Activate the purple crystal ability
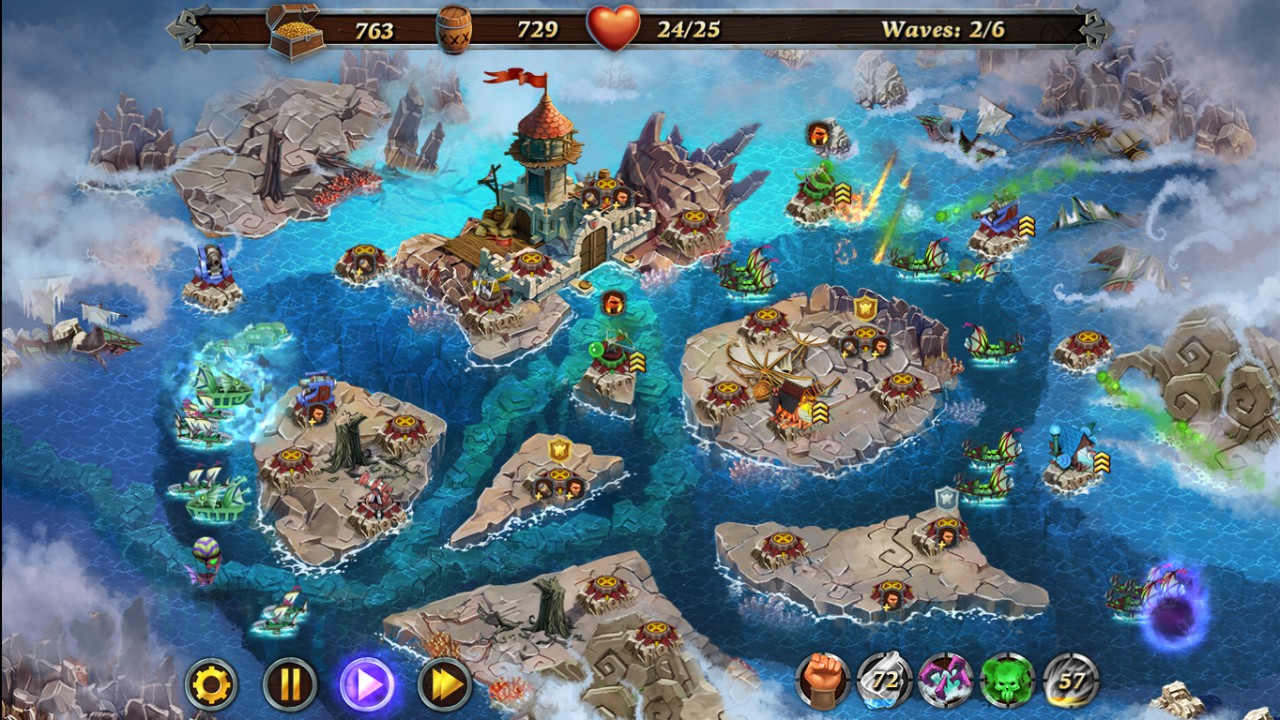 [x=946, y=682]
